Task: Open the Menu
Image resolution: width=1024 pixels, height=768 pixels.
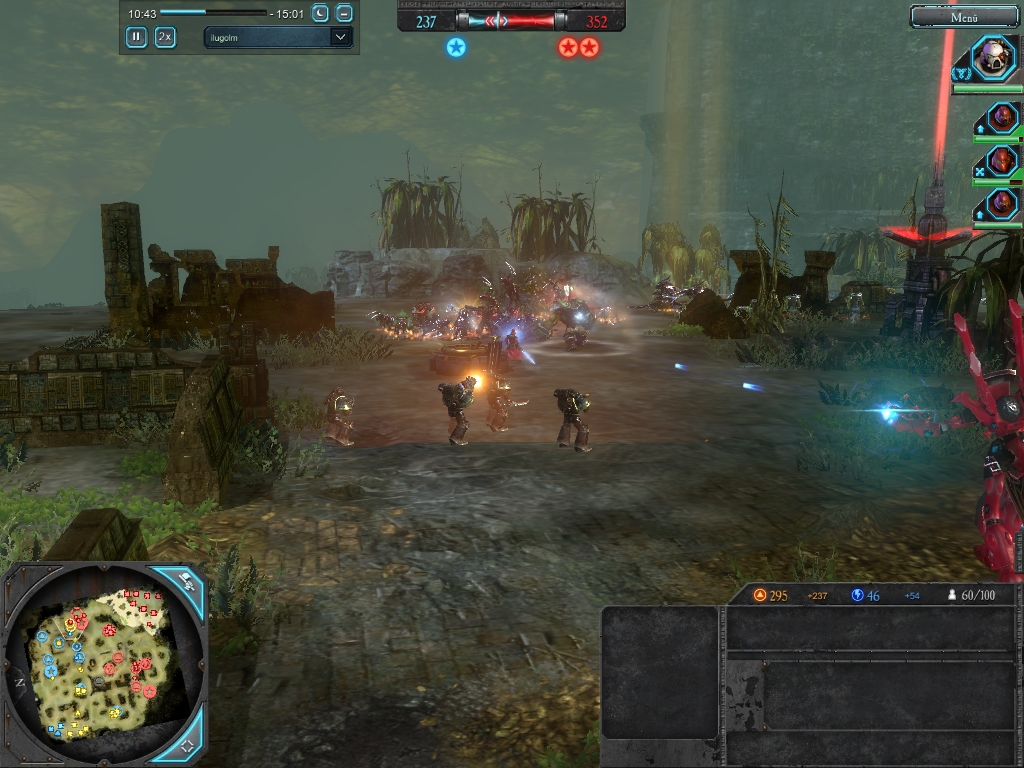Action: point(965,17)
